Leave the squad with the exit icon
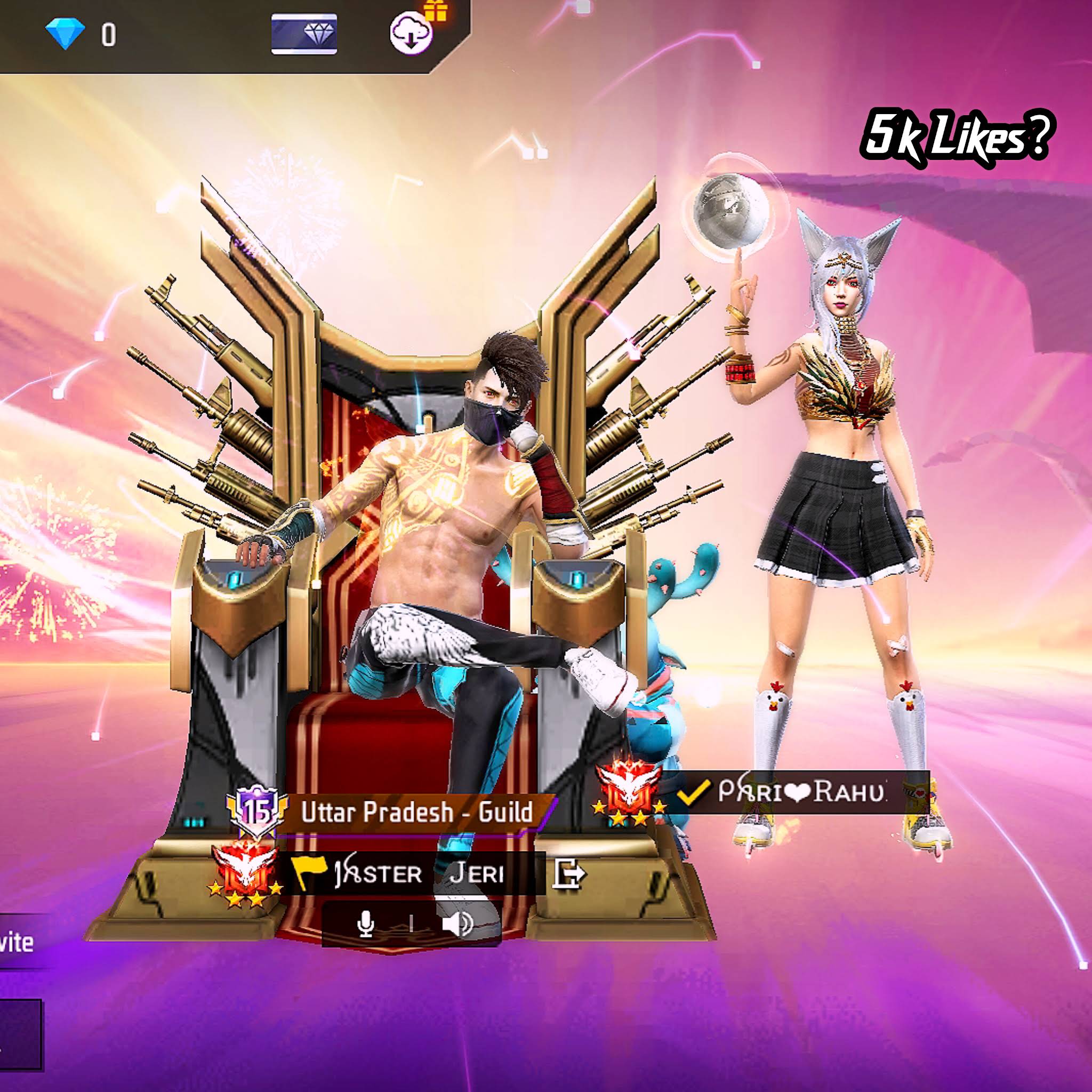1092x1092 pixels. (x=568, y=874)
